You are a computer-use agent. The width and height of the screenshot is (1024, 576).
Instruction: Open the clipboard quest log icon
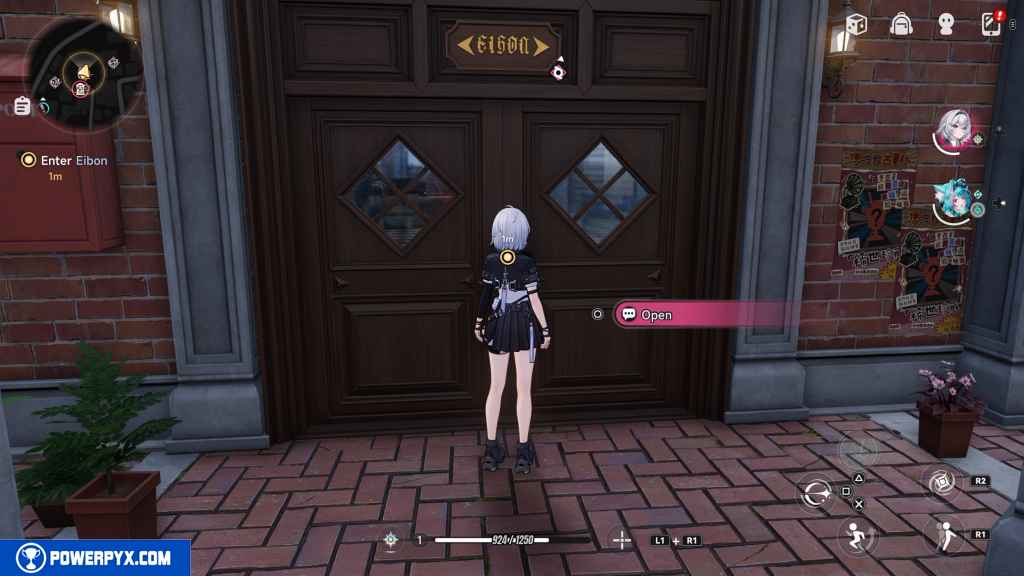tap(22, 105)
